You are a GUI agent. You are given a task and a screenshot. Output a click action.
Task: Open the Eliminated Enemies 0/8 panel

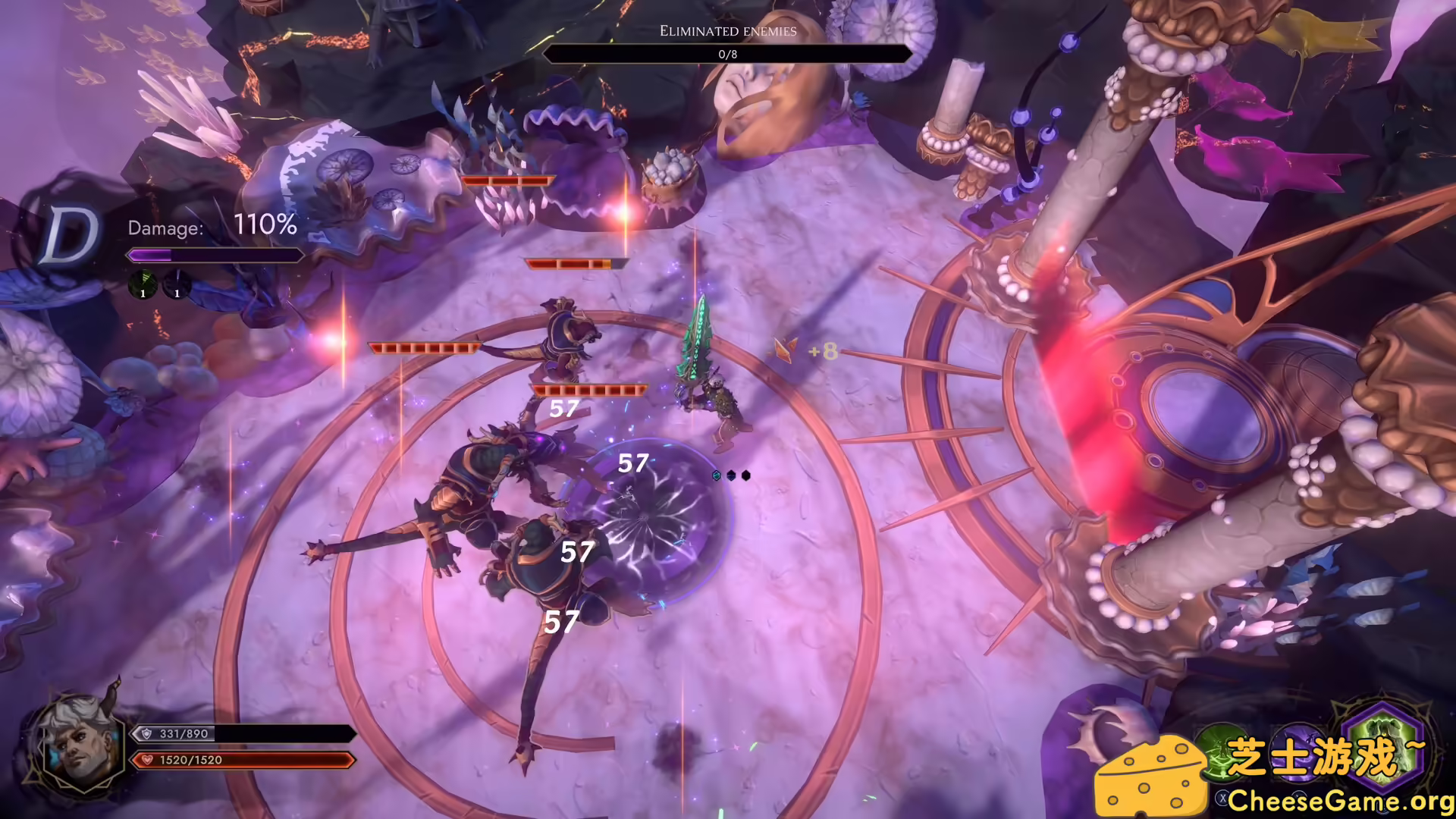coord(728,54)
